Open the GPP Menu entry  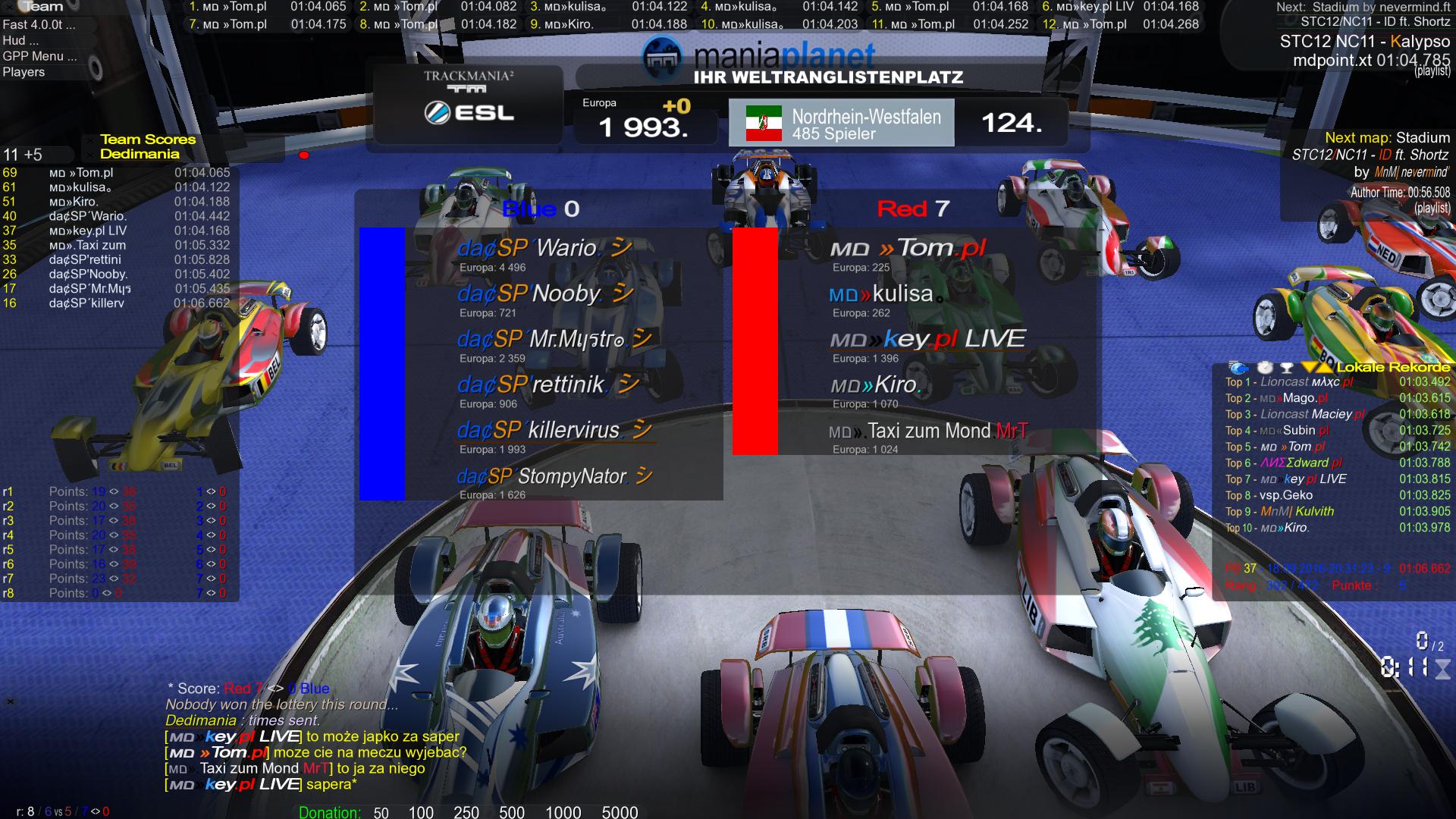39,56
